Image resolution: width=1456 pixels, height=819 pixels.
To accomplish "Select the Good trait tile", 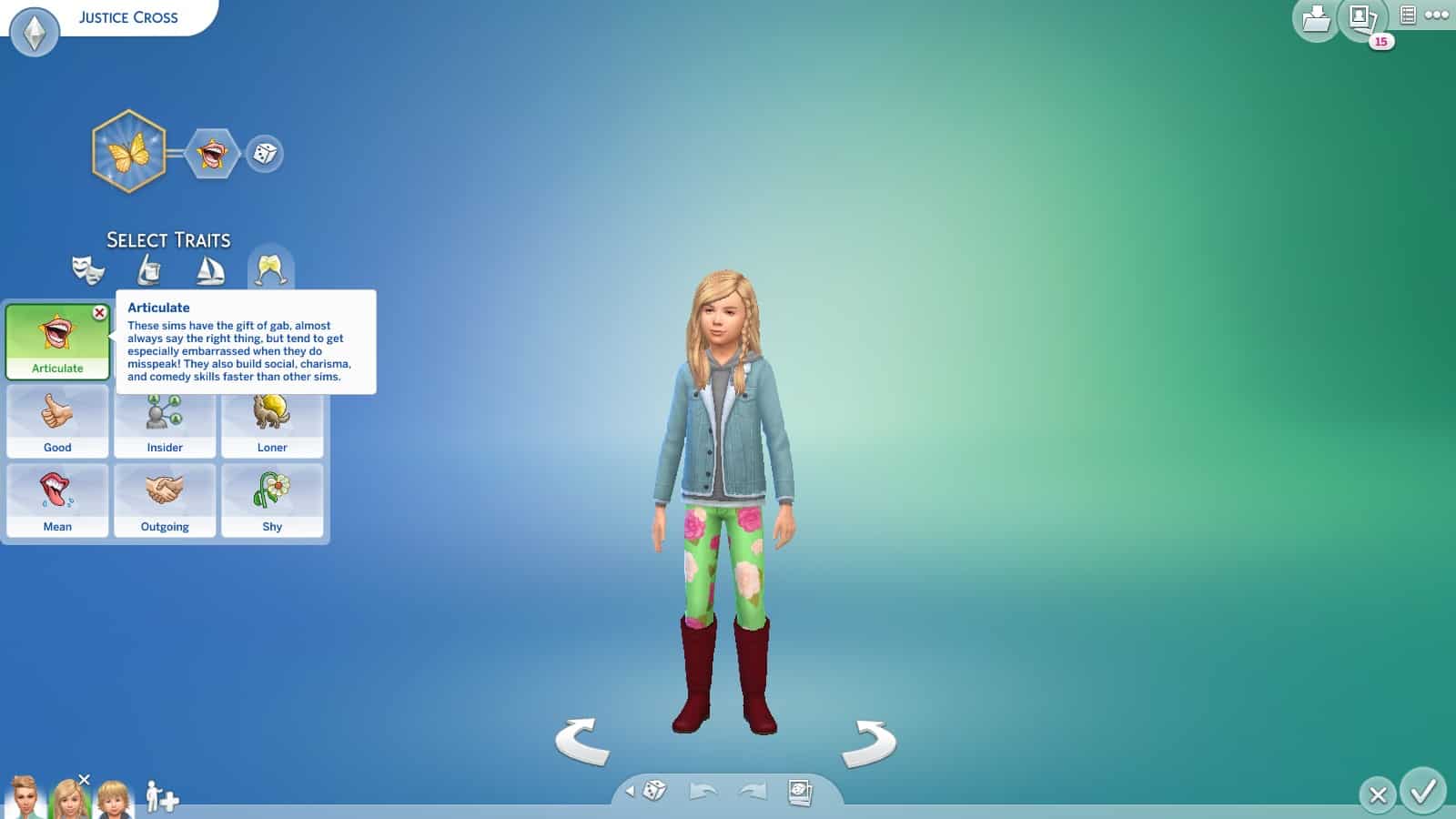I will coord(57,420).
